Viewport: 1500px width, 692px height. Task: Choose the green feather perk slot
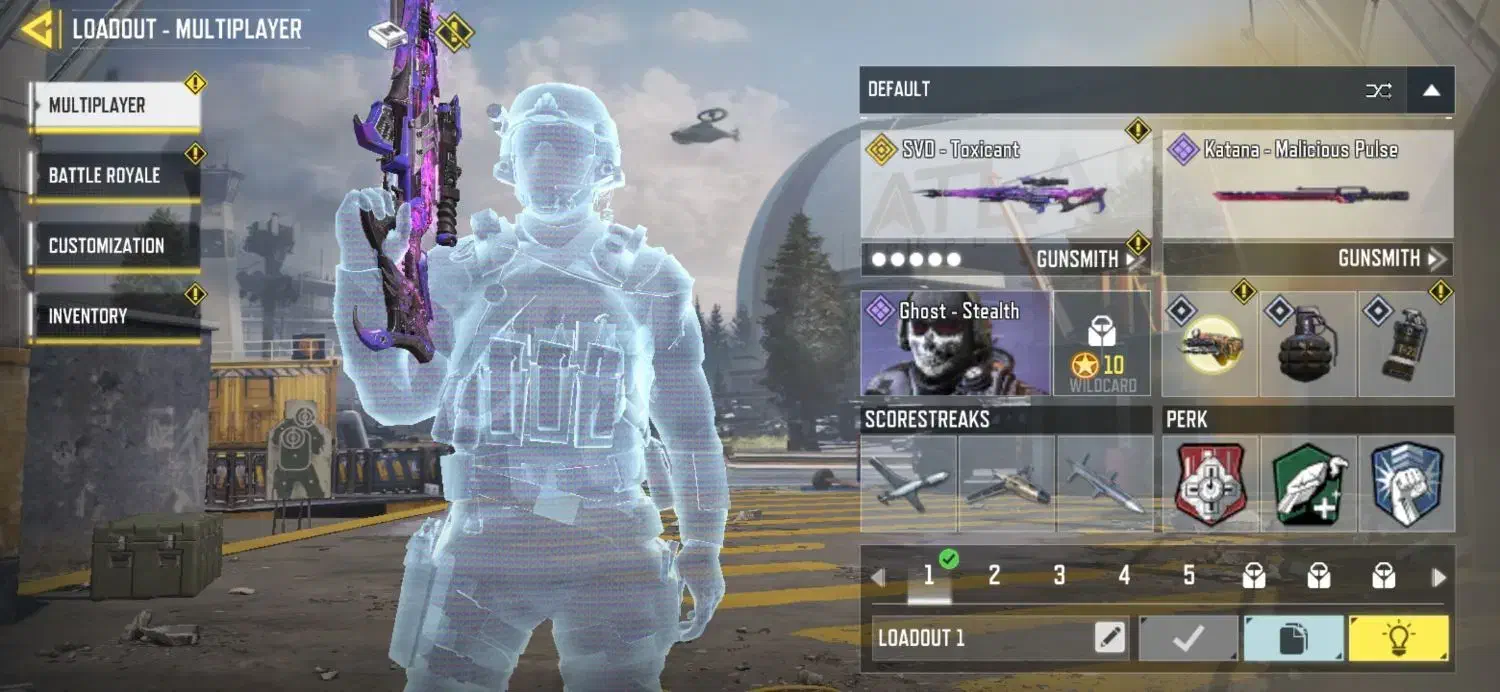[x=1308, y=484]
